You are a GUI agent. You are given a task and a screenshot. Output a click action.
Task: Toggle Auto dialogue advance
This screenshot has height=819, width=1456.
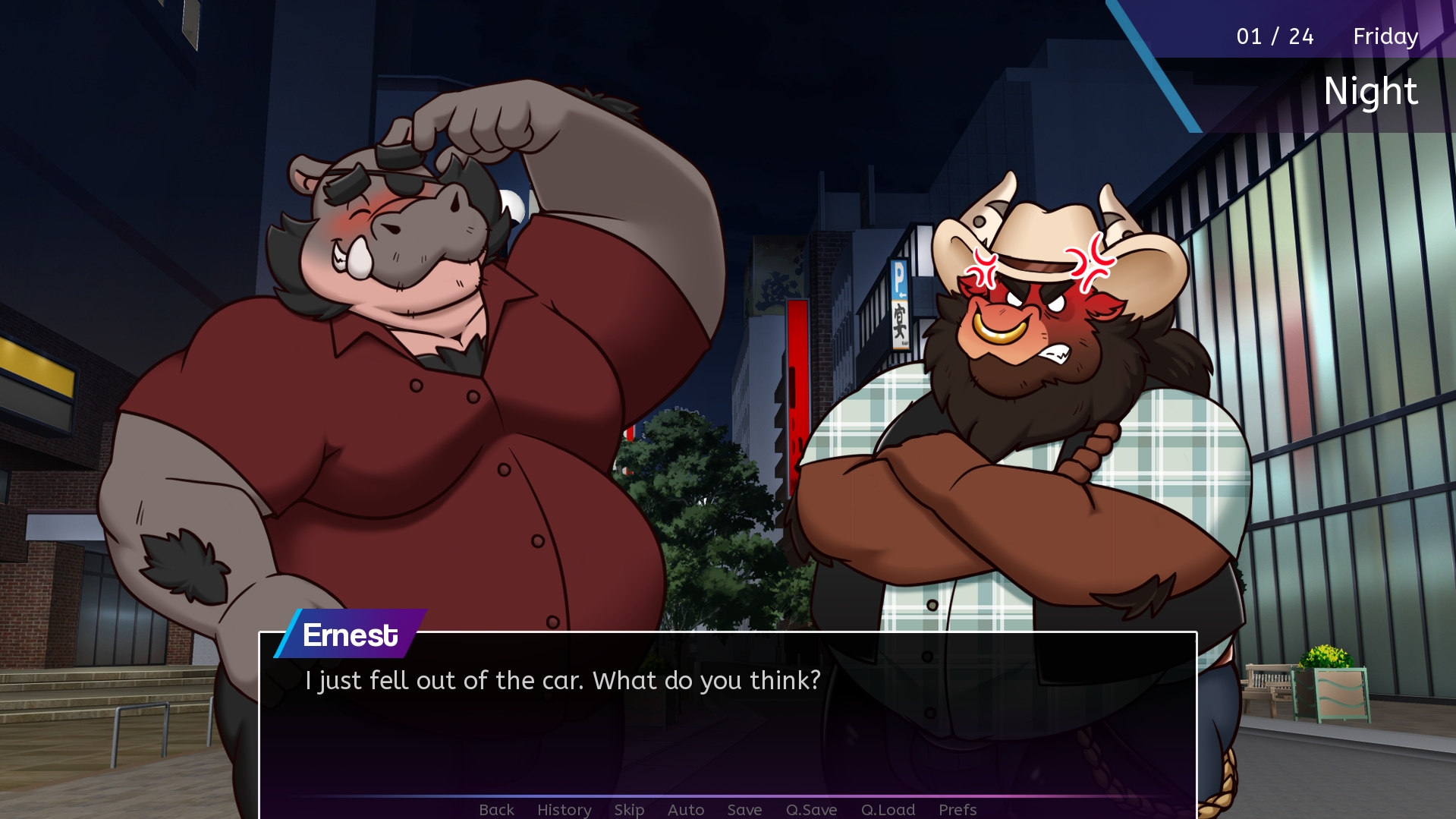click(686, 810)
